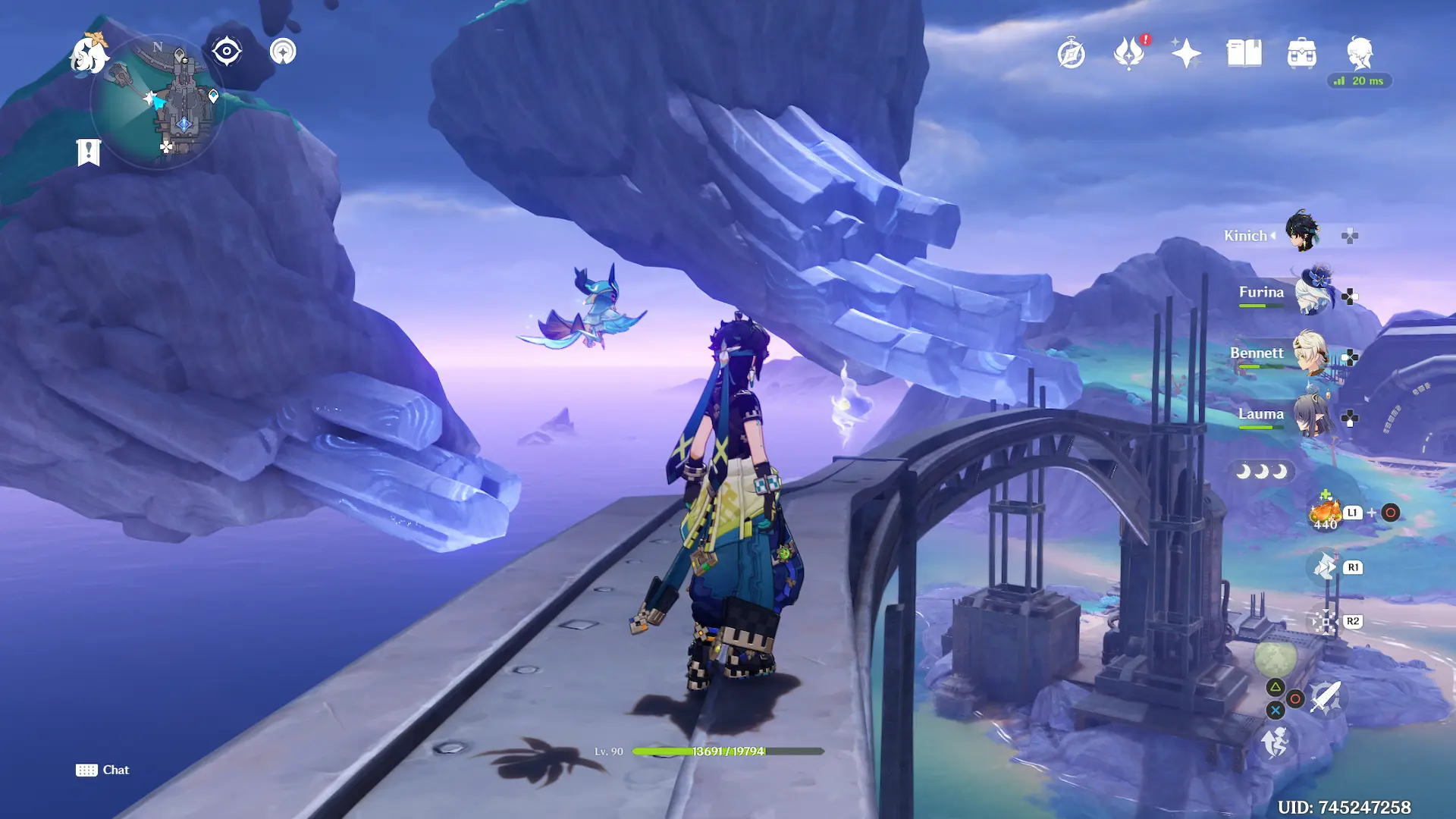This screenshot has height=819, width=1456.
Task: Open the Paimon menu icon
Action: coord(88,55)
